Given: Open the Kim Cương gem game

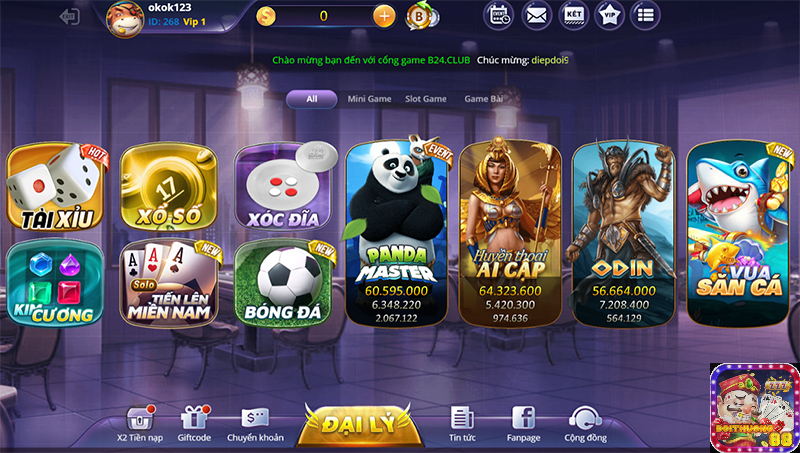Looking at the screenshot, I should tap(57, 284).
